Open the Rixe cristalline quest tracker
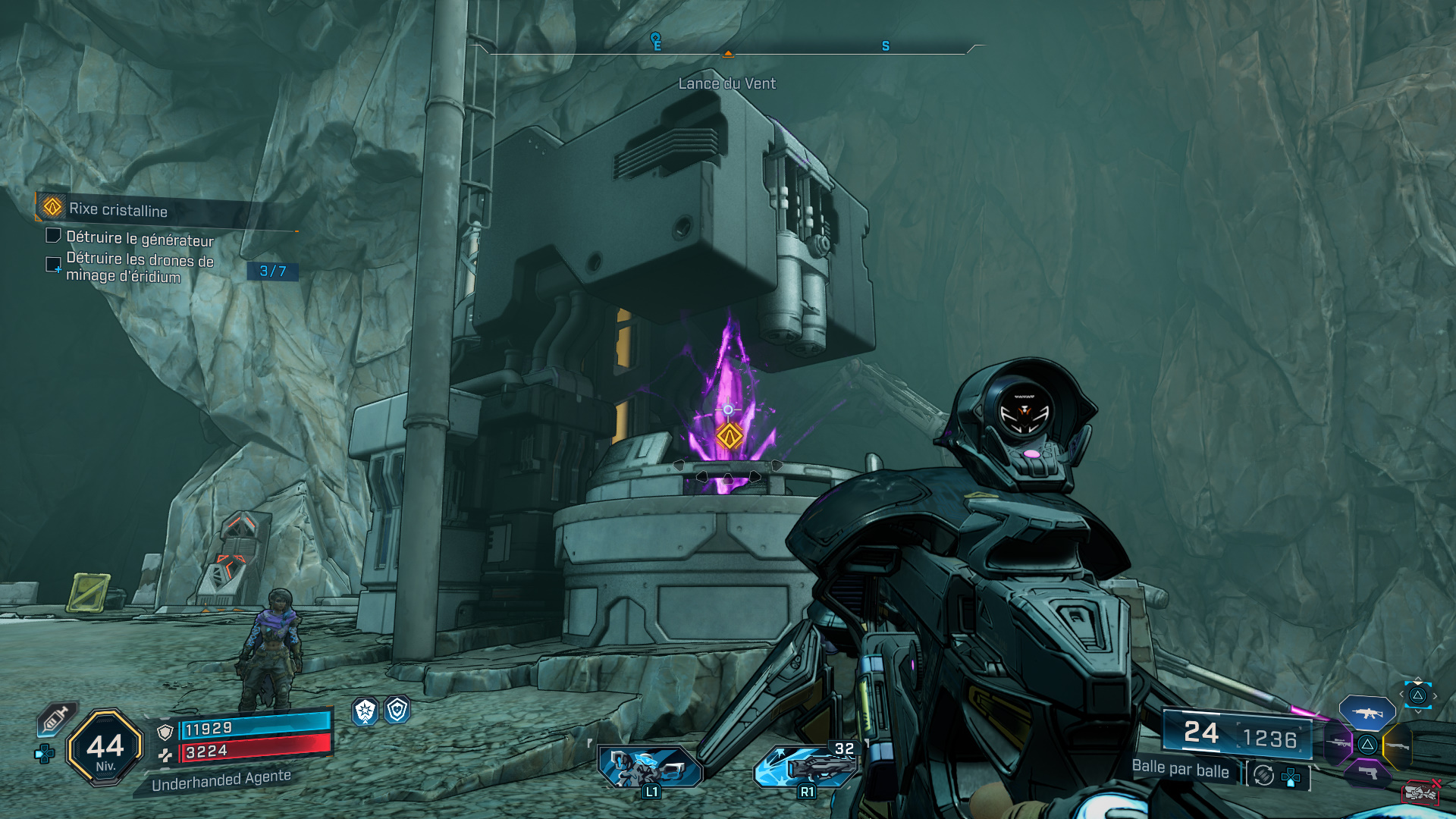The width and height of the screenshot is (1456, 819). pyautogui.click(x=118, y=209)
